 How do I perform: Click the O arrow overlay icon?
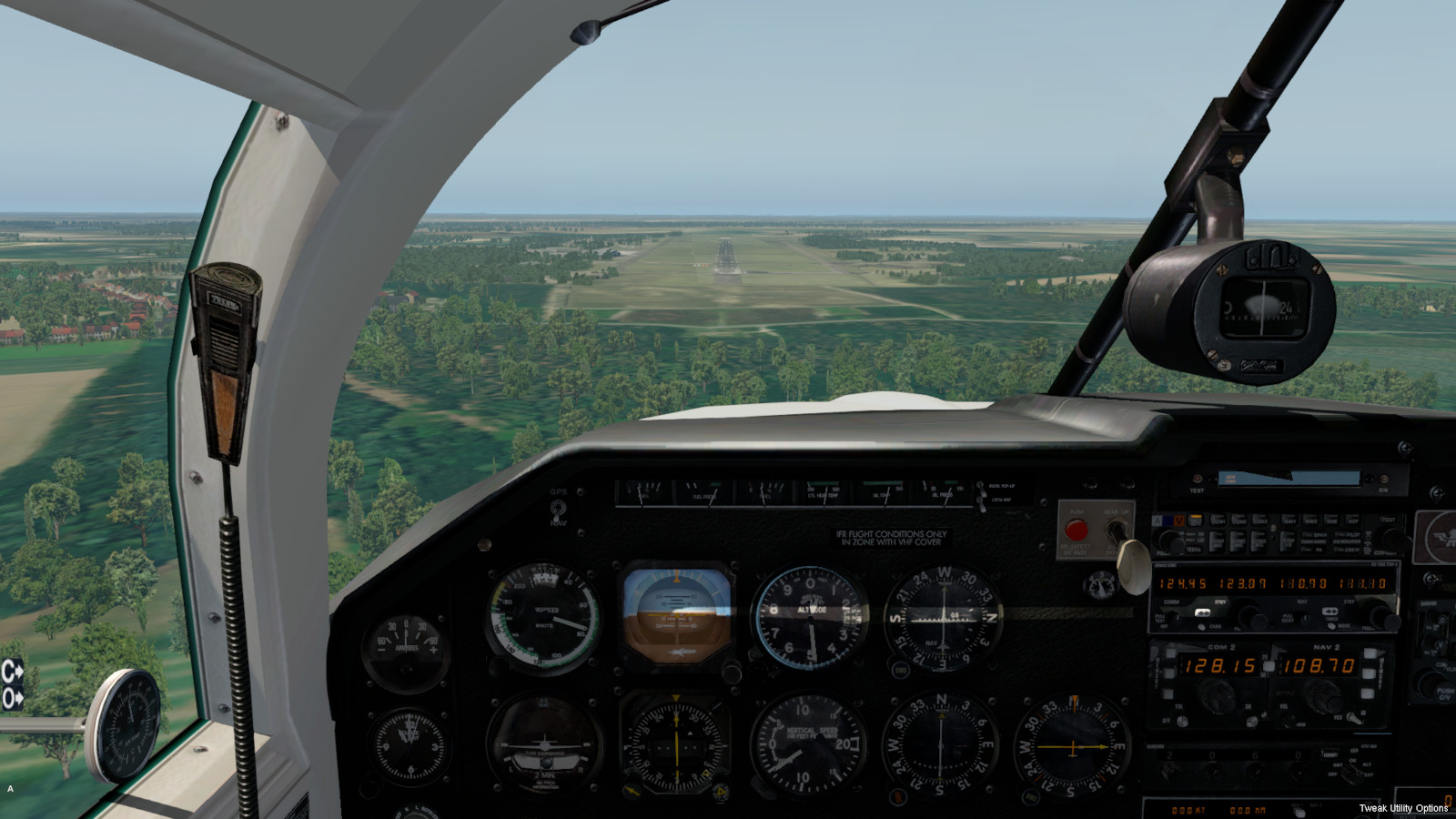tap(12, 698)
